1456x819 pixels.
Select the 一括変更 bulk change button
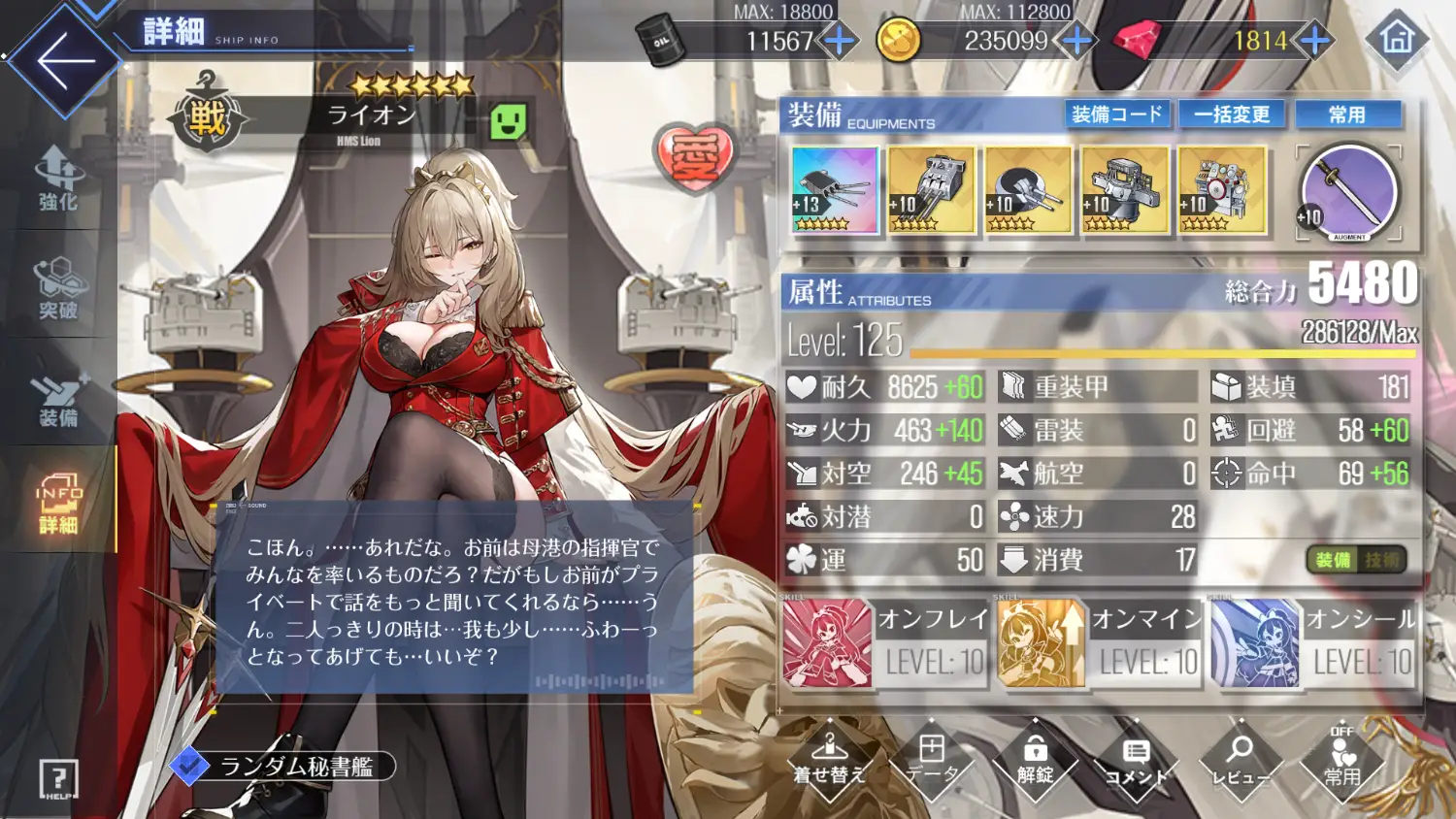tap(1232, 115)
